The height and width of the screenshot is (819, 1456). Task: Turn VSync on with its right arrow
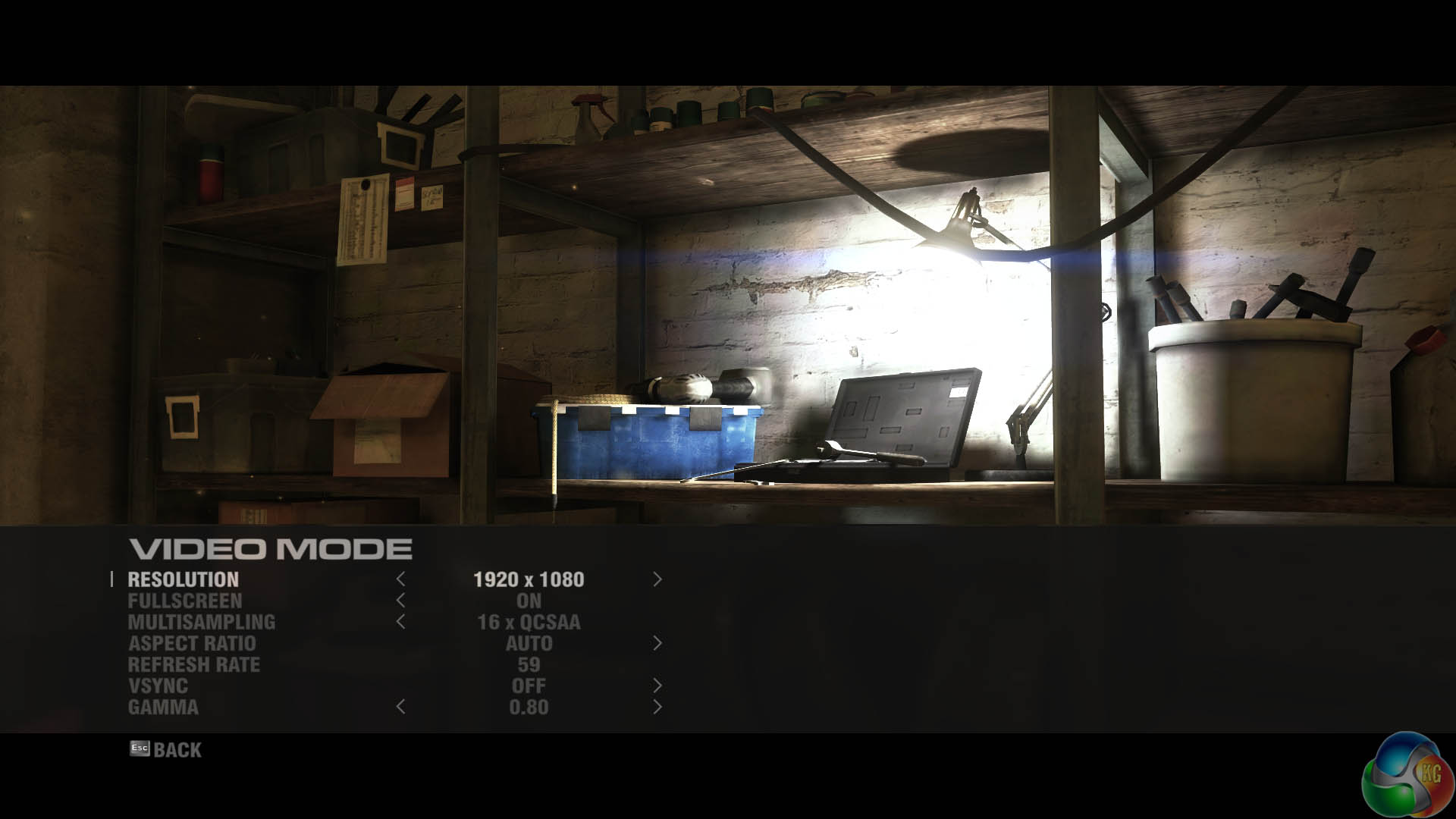click(657, 686)
